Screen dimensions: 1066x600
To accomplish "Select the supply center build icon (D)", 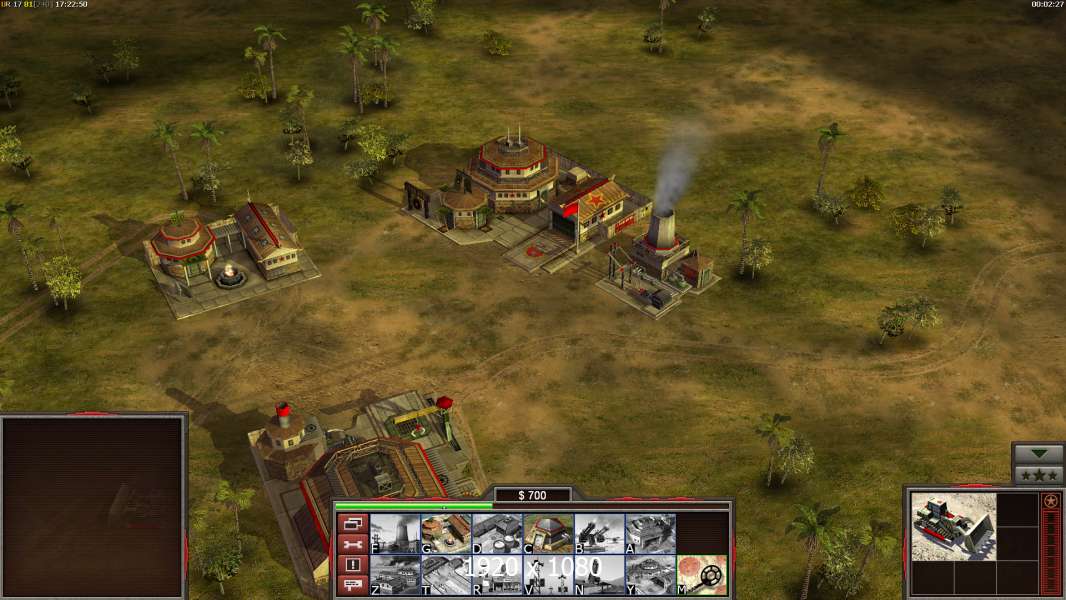I will coord(497,534).
